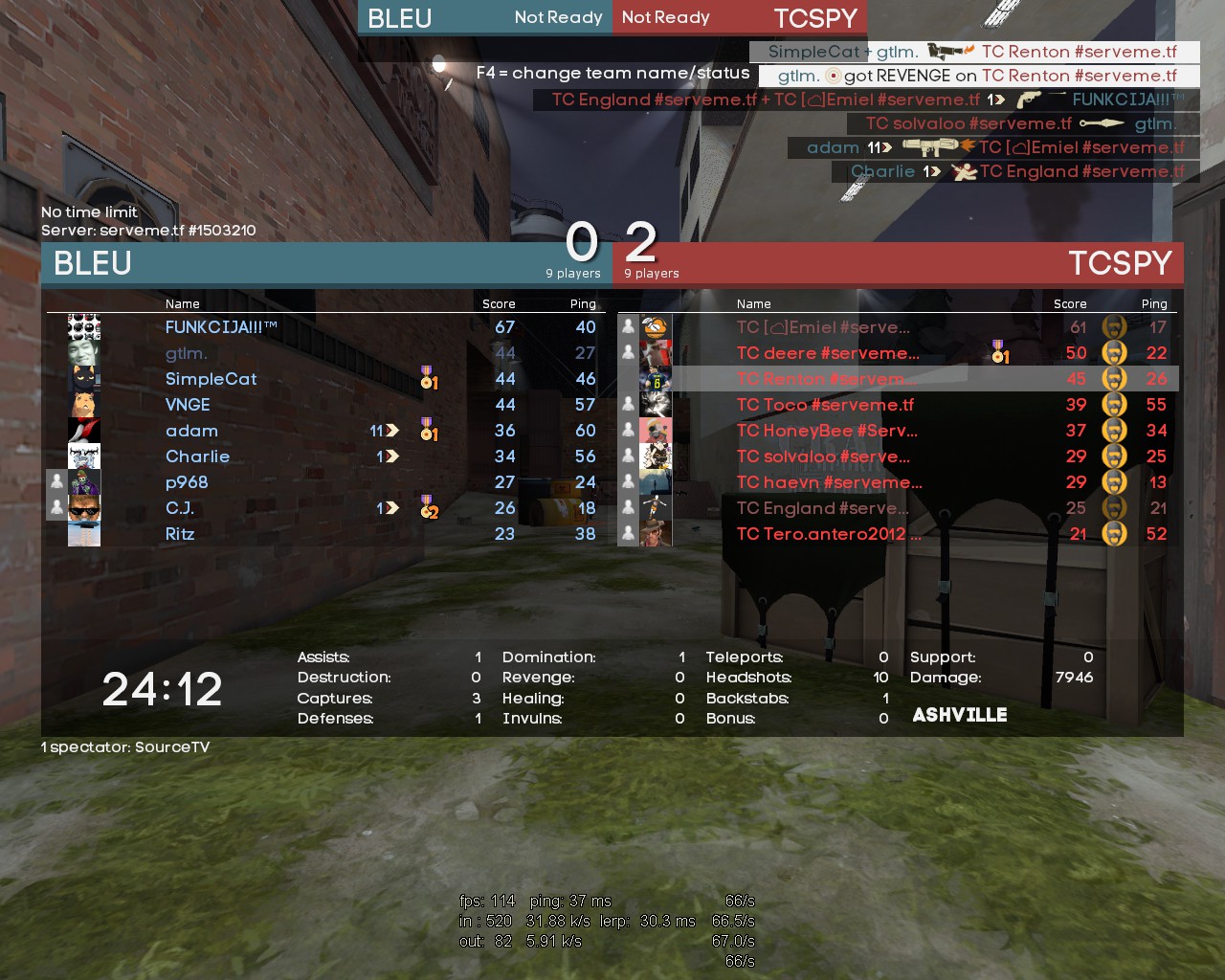Select TC HoneyBee in the TCSPY team
The width and height of the screenshot is (1225, 980).
(x=827, y=431)
